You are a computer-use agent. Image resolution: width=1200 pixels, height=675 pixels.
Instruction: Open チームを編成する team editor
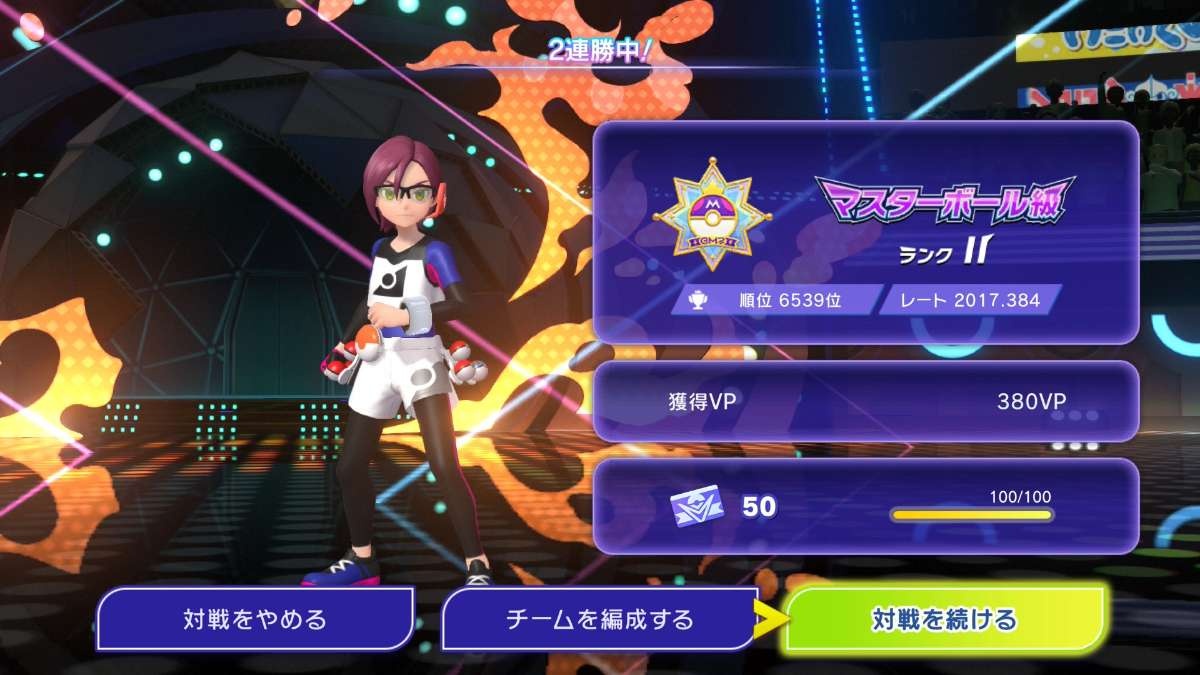click(599, 619)
